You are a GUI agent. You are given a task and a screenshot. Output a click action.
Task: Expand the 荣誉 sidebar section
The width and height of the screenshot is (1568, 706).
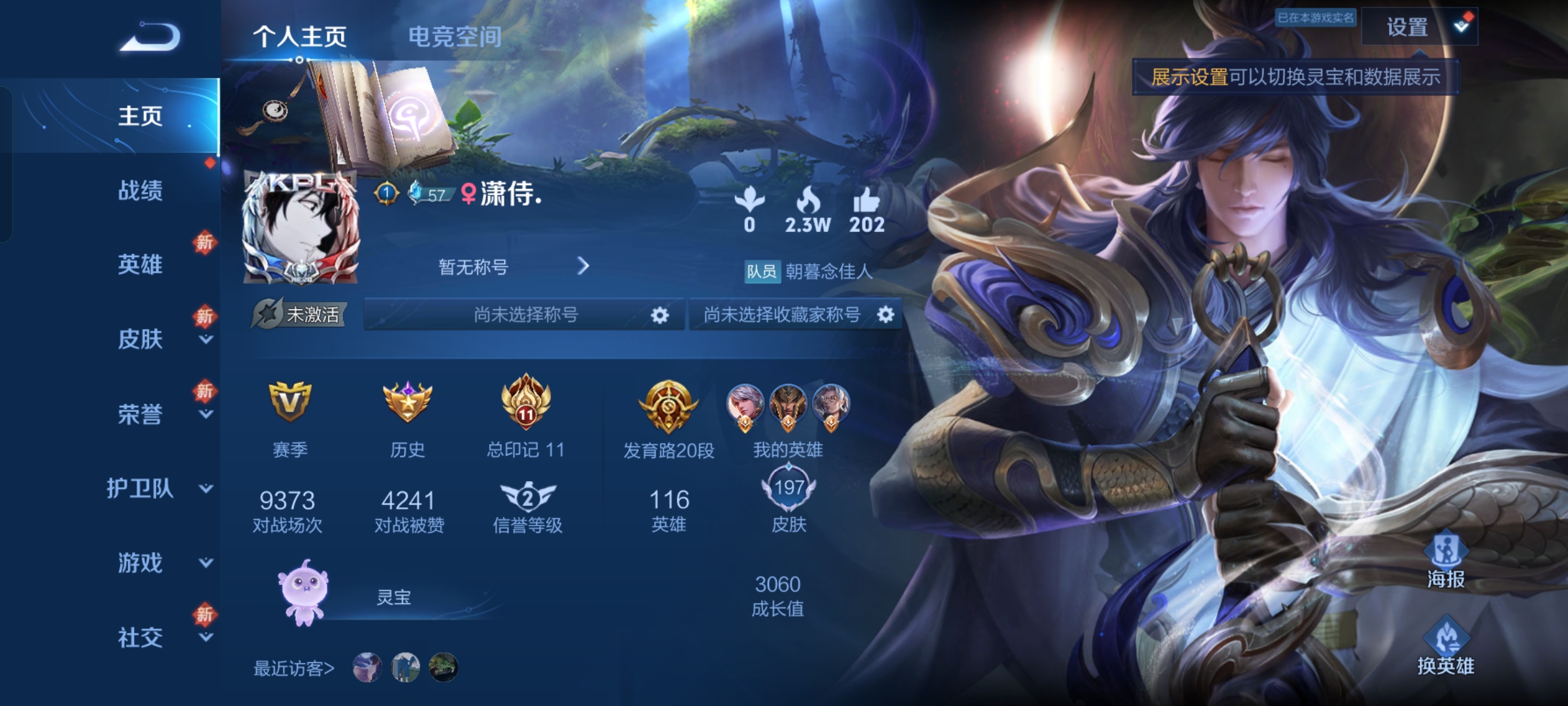[140, 415]
